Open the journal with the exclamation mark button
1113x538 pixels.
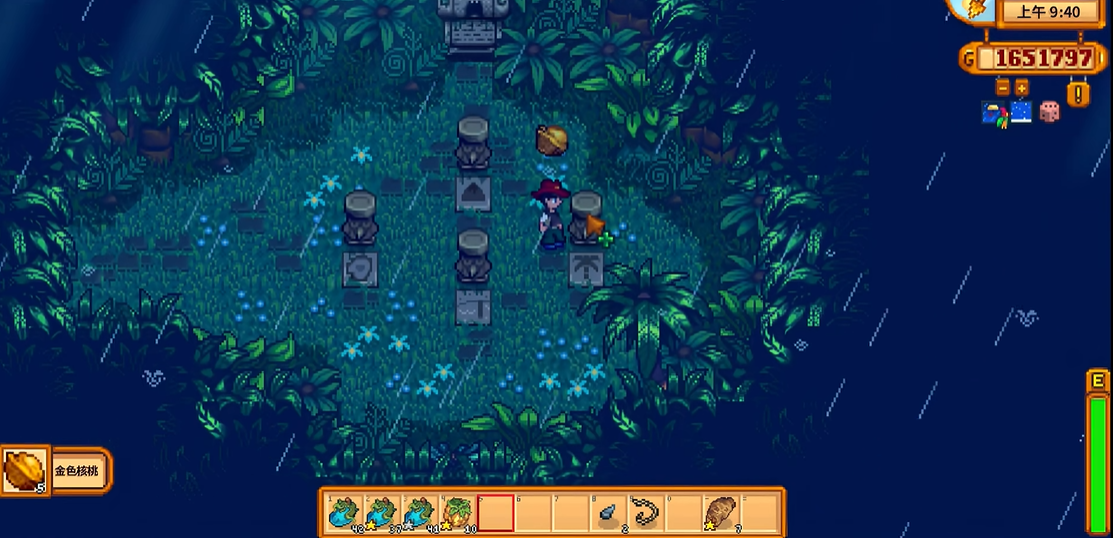pos(1077,94)
